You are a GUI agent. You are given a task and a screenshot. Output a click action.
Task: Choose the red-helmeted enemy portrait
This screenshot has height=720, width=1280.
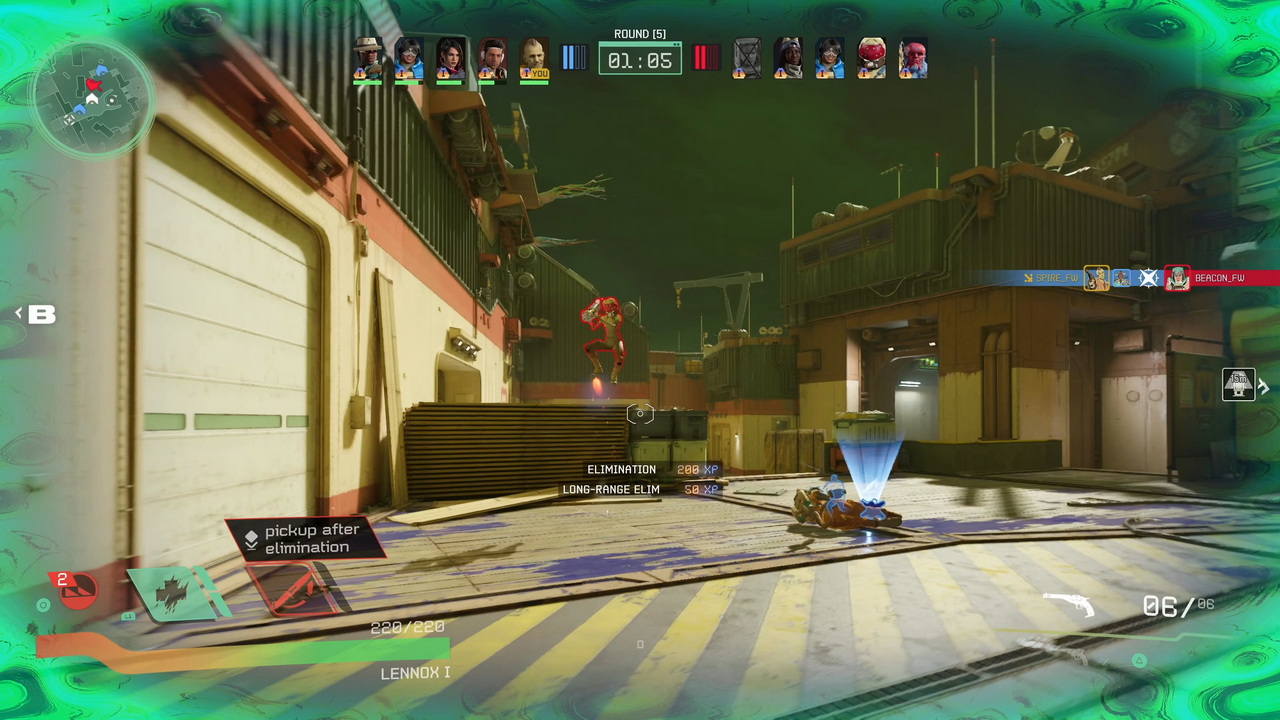click(871, 59)
